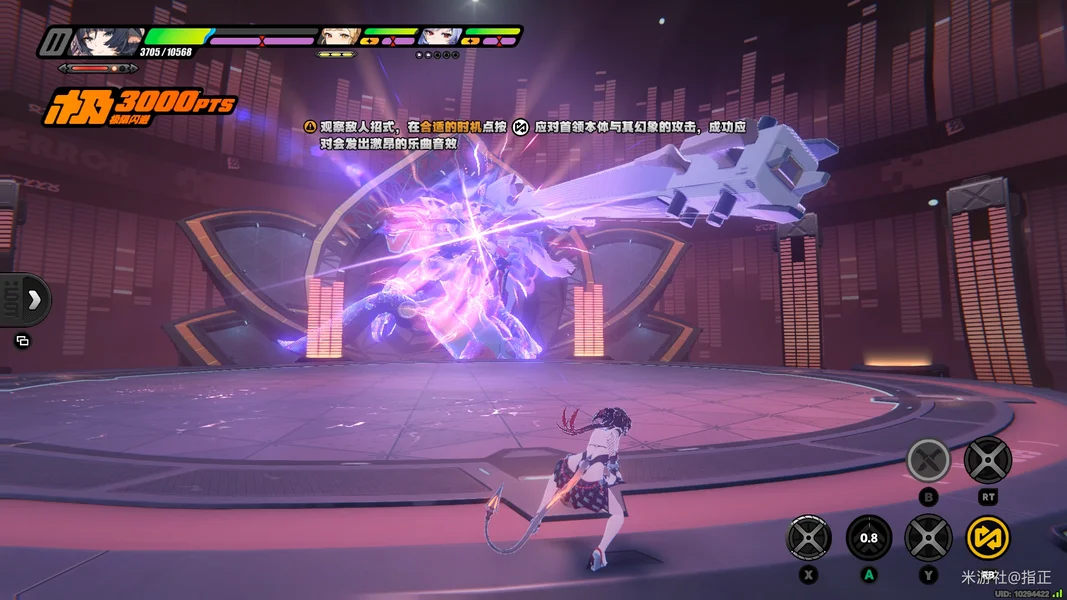This screenshot has height=600, width=1067.
Task: Select the locked skill button above RT
Action: click(987, 460)
